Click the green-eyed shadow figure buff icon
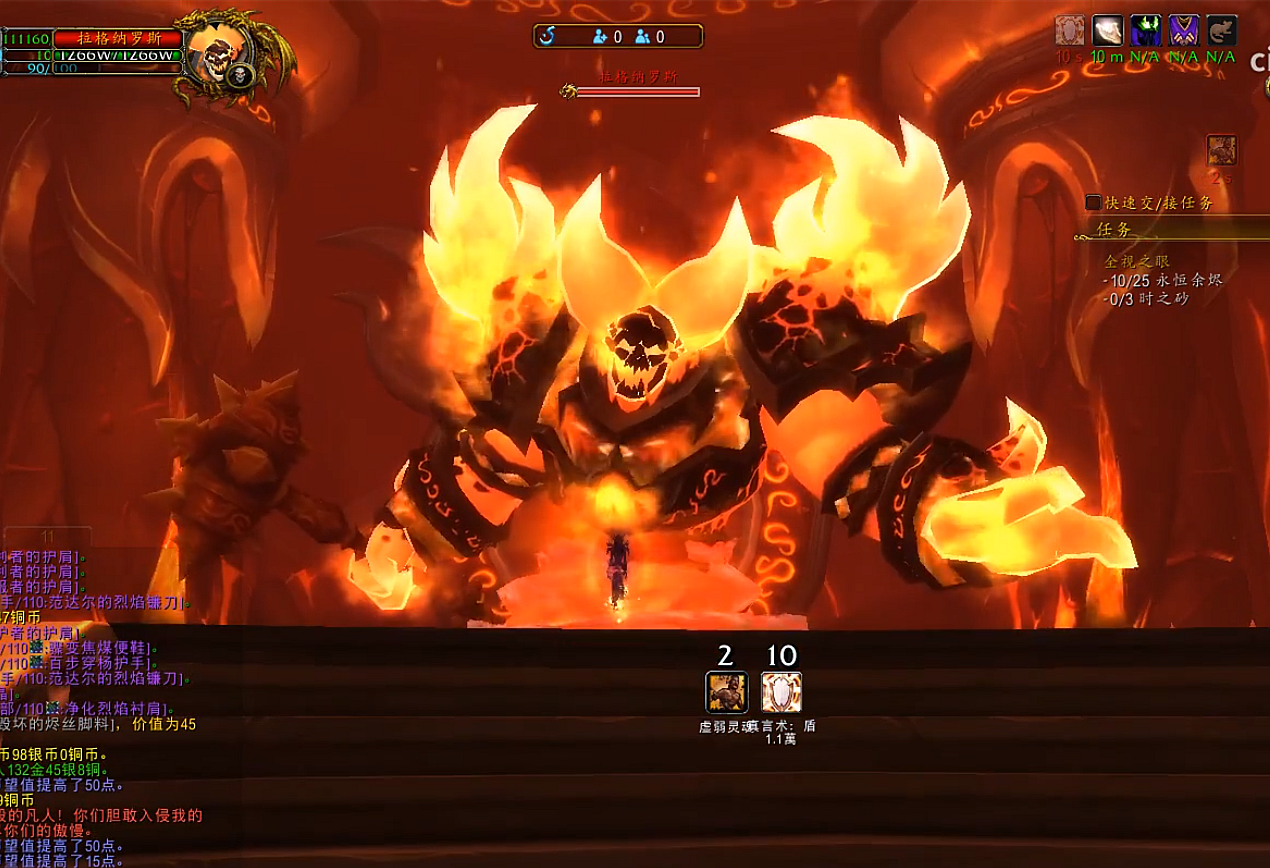 [1146, 31]
